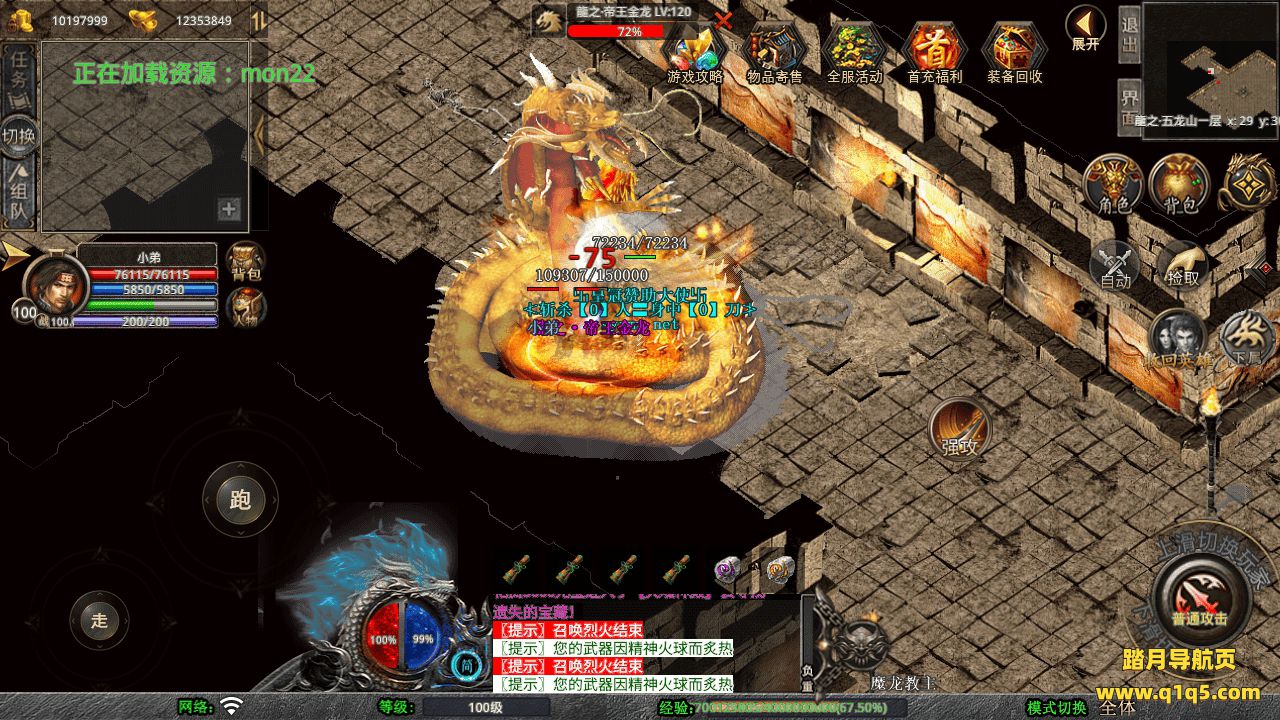The image size is (1280, 720).
Task: Click the 切换 switch button
Action: coord(20,135)
